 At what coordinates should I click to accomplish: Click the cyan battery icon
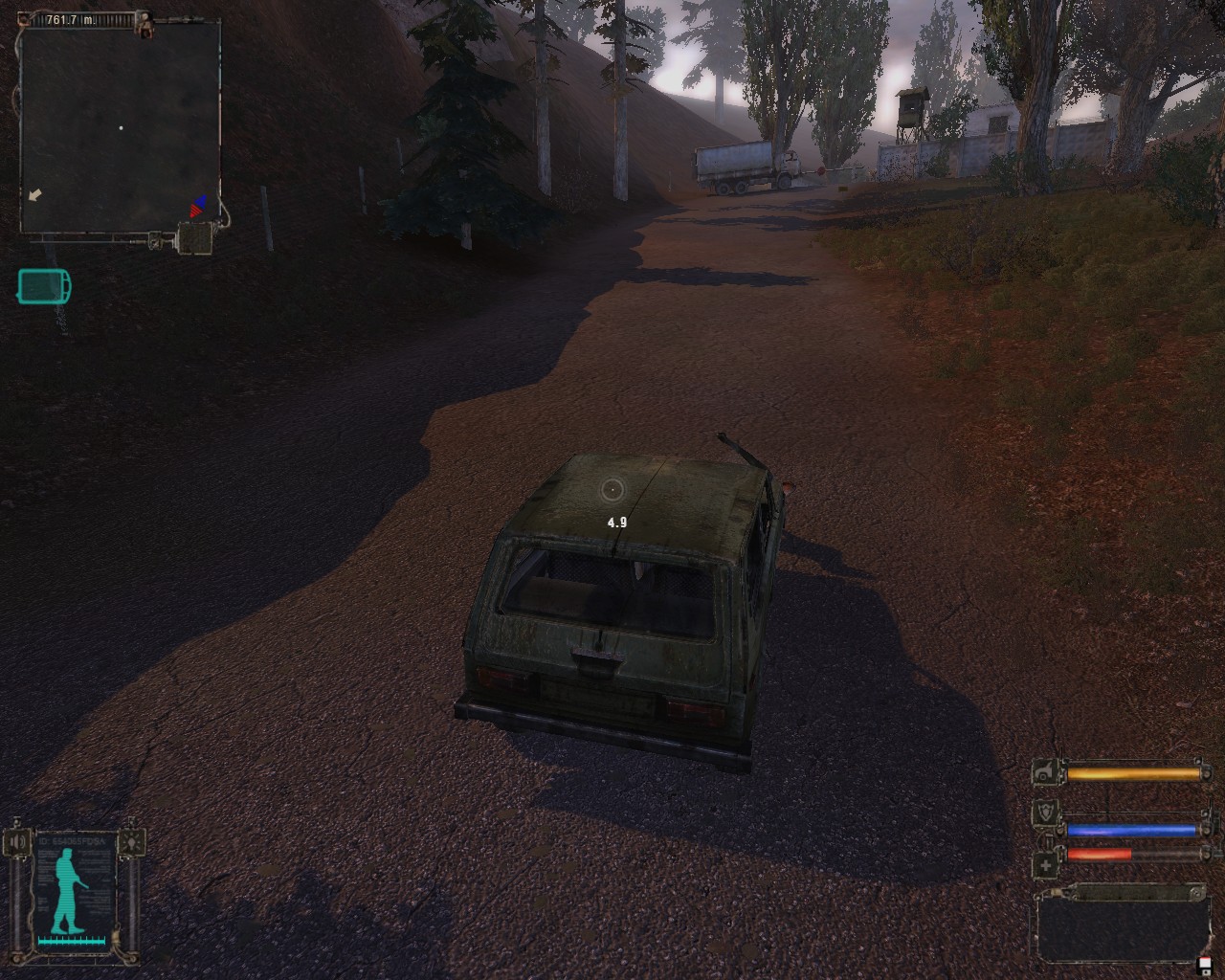point(43,286)
